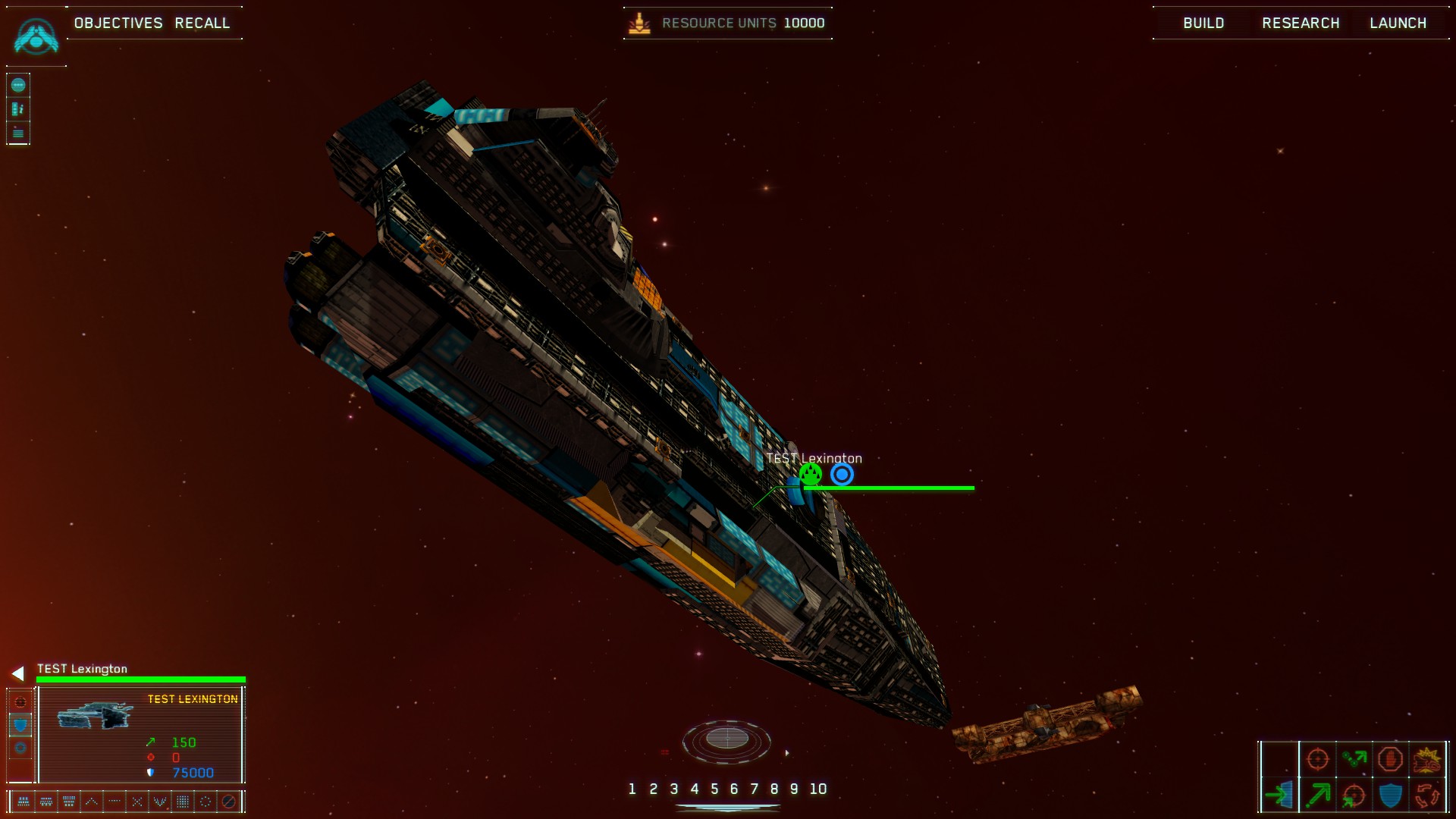Select control group 5
The width and height of the screenshot is (1456, 819).
(714, 789)
